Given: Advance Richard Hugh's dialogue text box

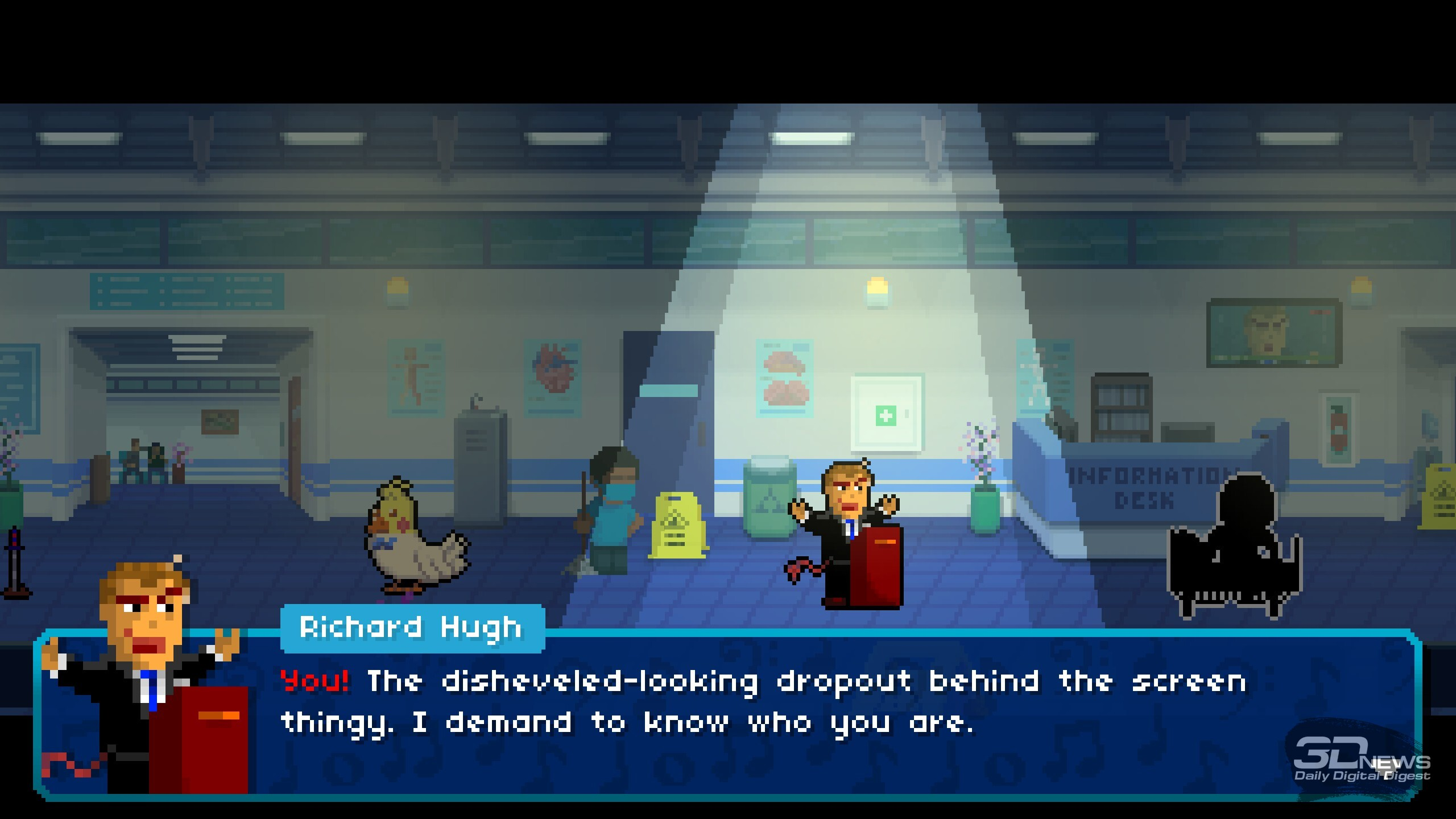Looking at the screenshot, I should pos(762,717).
